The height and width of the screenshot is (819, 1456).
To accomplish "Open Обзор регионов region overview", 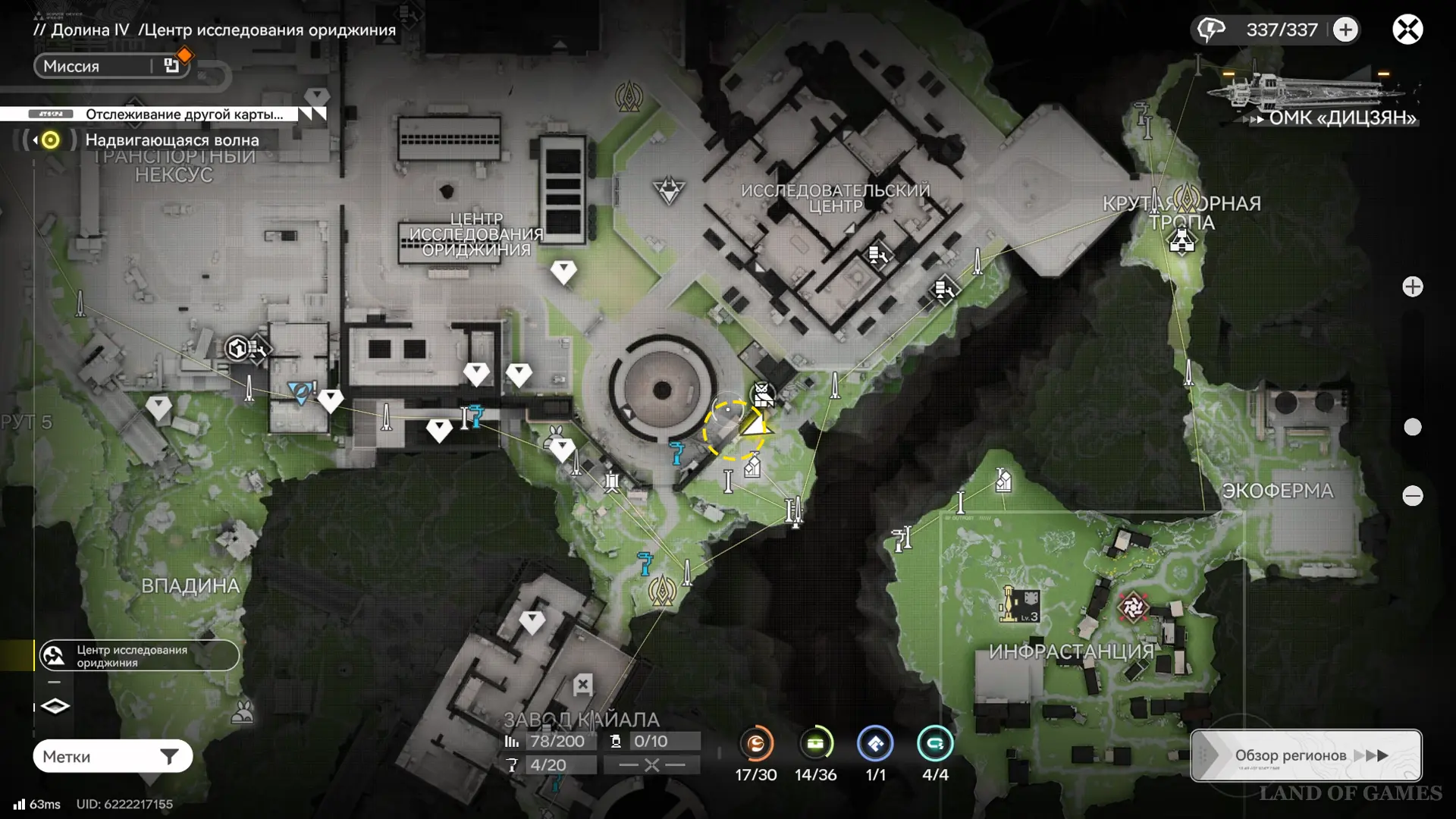I will [x=1305, y=755].
